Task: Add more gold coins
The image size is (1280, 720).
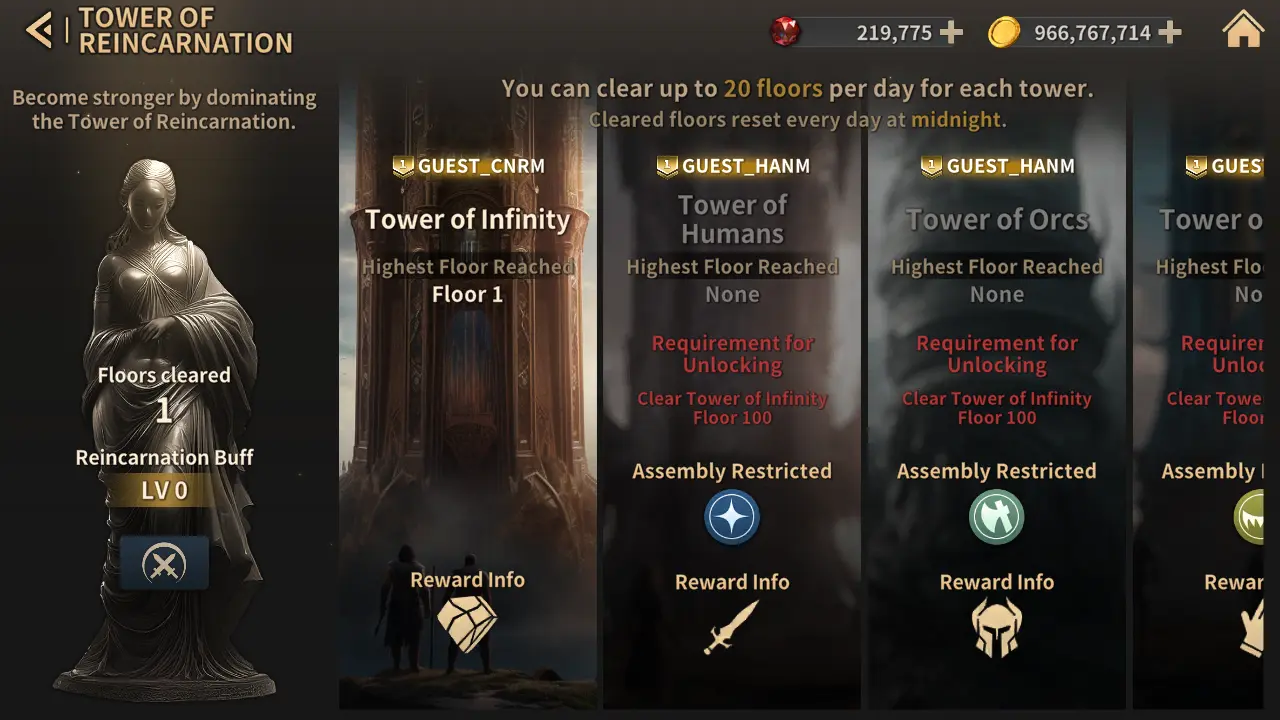Action: (x=1170, y=33)
